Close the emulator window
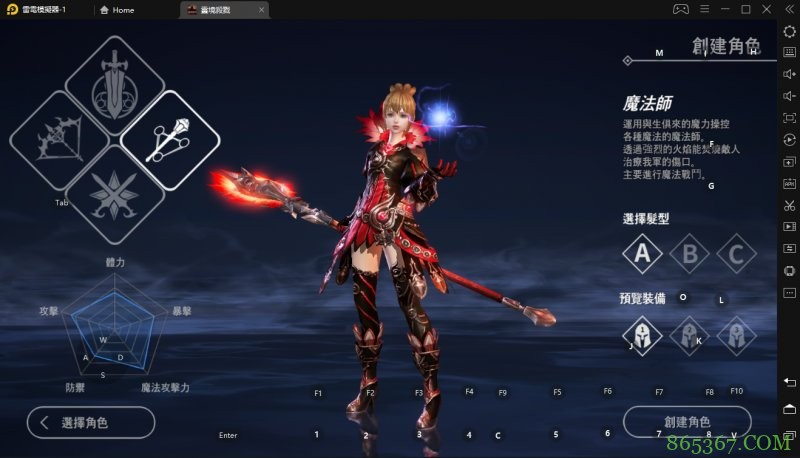The height and width of the screenshot is (458, 800). (766, 9)
